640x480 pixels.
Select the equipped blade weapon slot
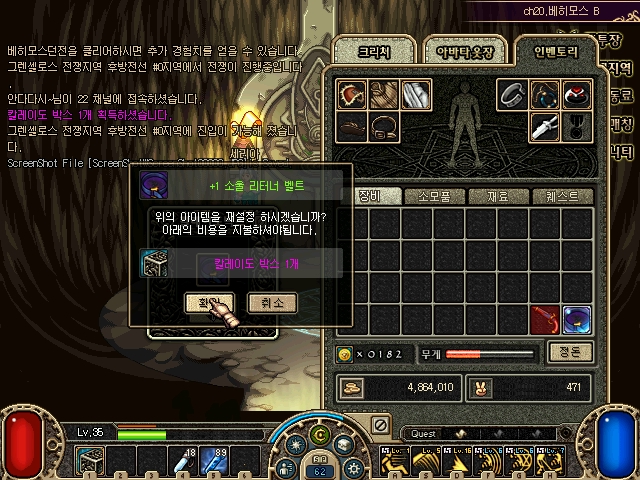(544, 126)
